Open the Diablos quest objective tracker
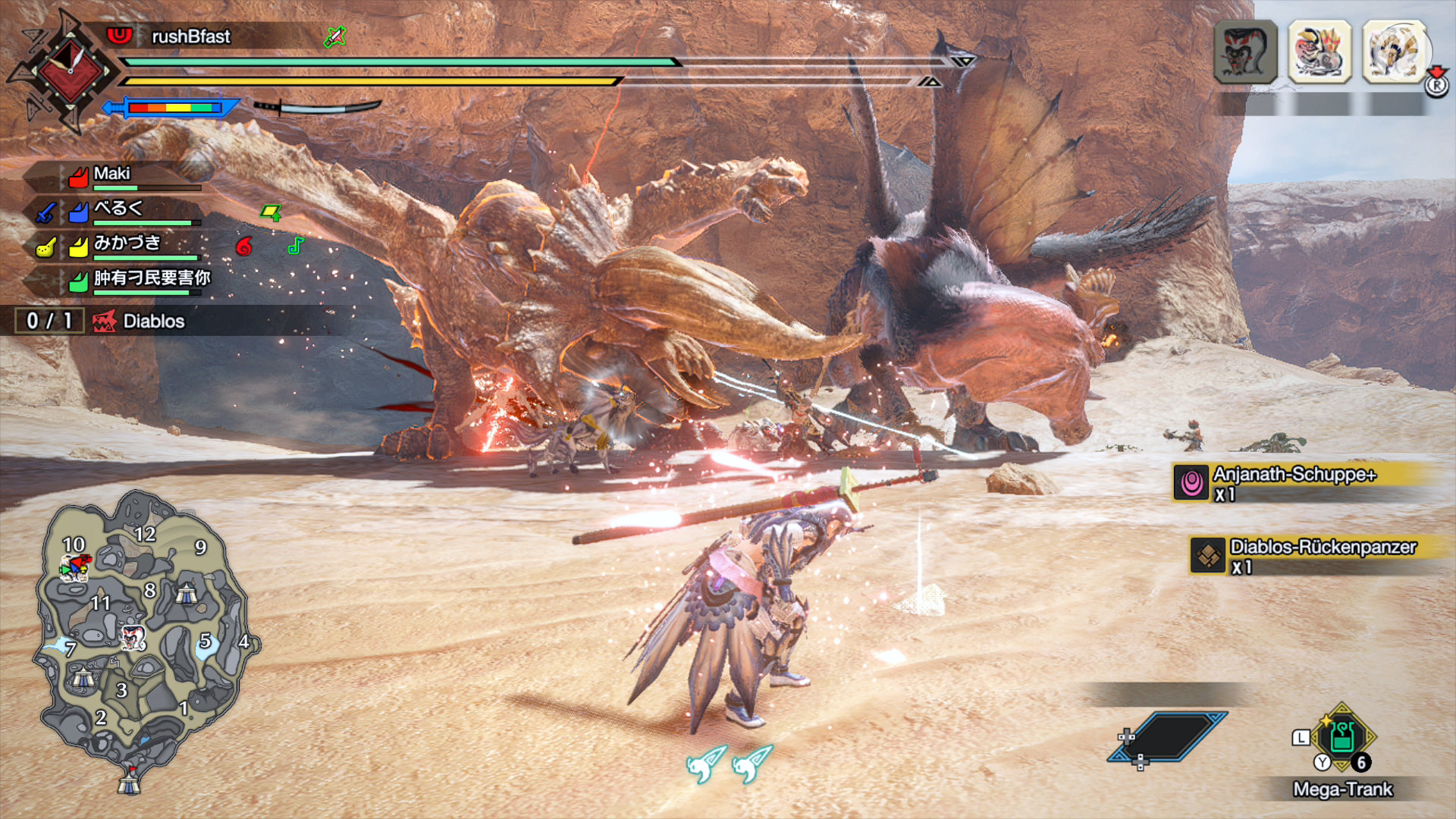 pos(153,322)
